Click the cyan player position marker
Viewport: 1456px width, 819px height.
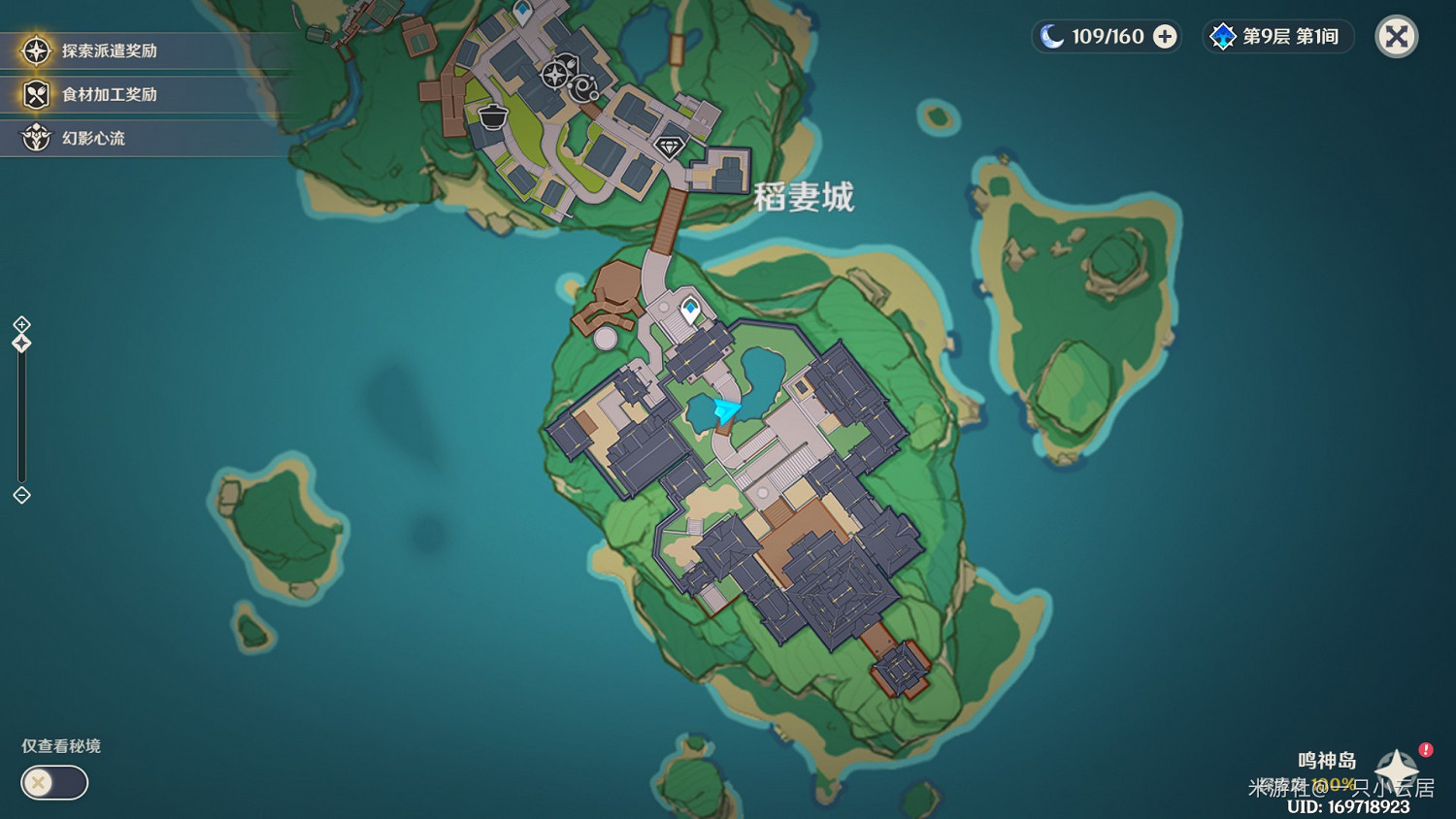724,411
